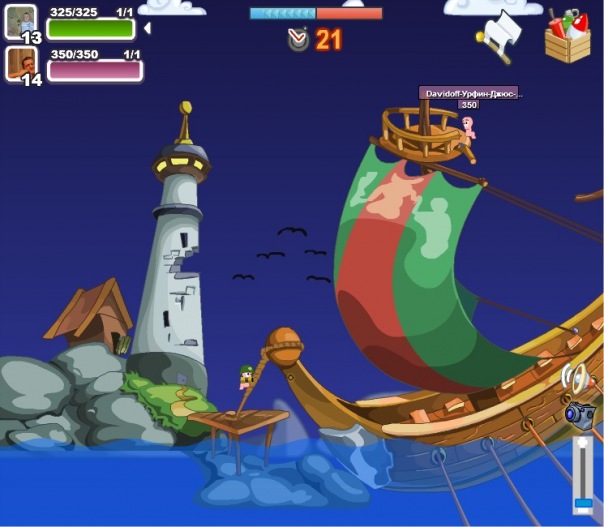
Task: Select the level 13 player avatar
Action: [x=21, y=21]
